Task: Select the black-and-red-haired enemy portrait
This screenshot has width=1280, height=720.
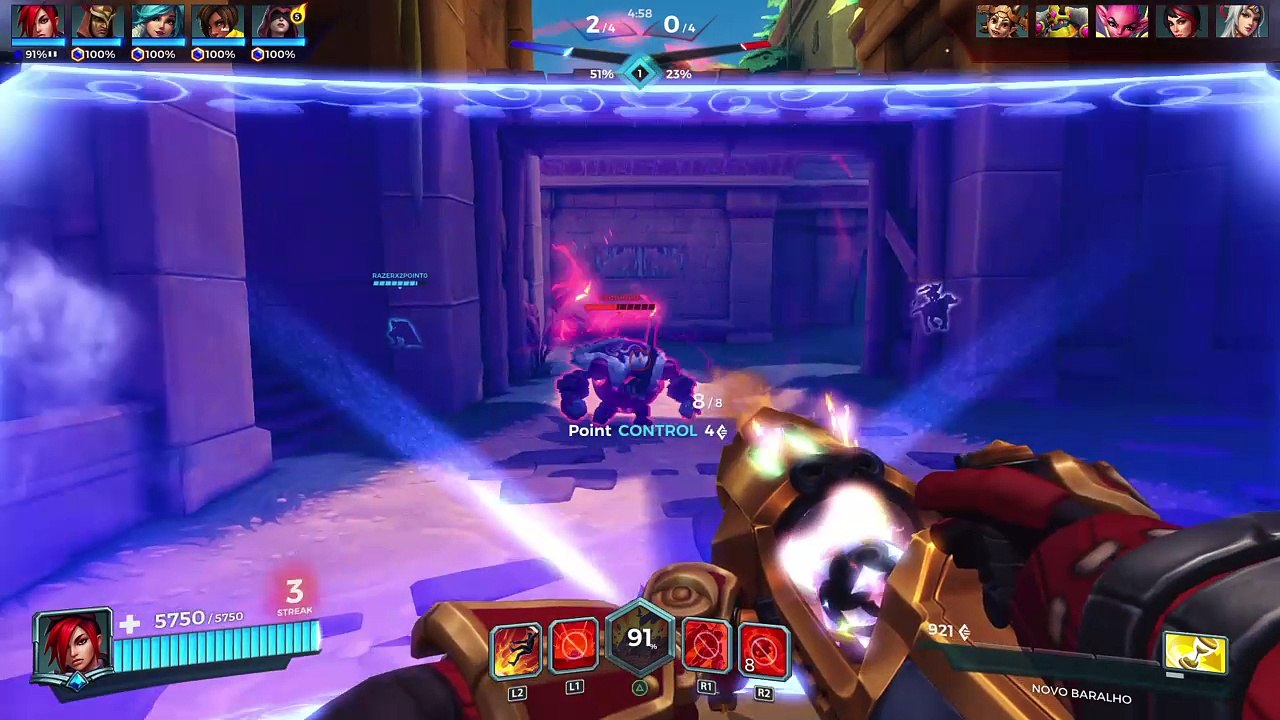Action: pyautogui.click(x=1182, y=21)
